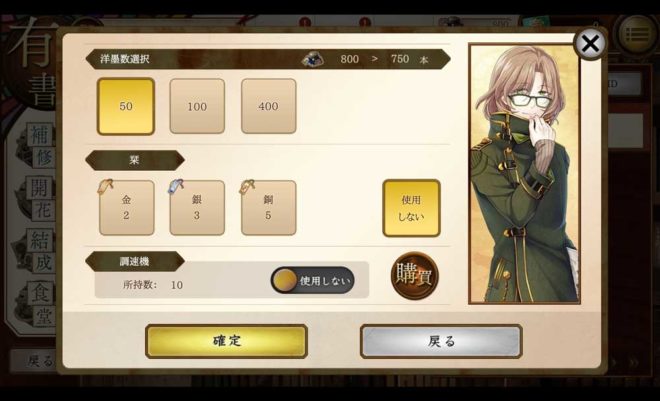Close the dialog with the X
This screenshot has width=660, height=401.
click(x=591, y=43)
